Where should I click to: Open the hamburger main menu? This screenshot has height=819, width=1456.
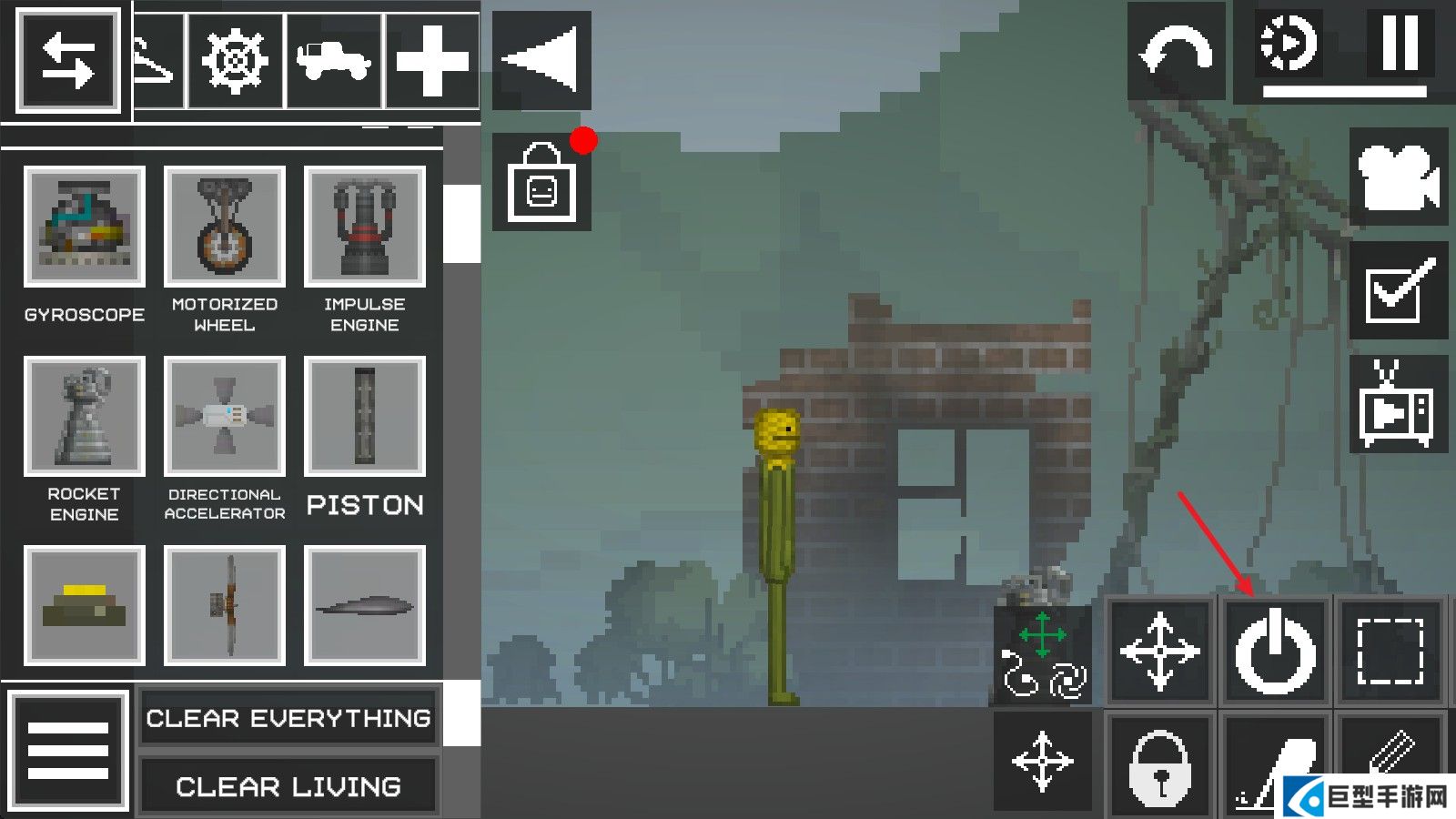tap(68, 751)
